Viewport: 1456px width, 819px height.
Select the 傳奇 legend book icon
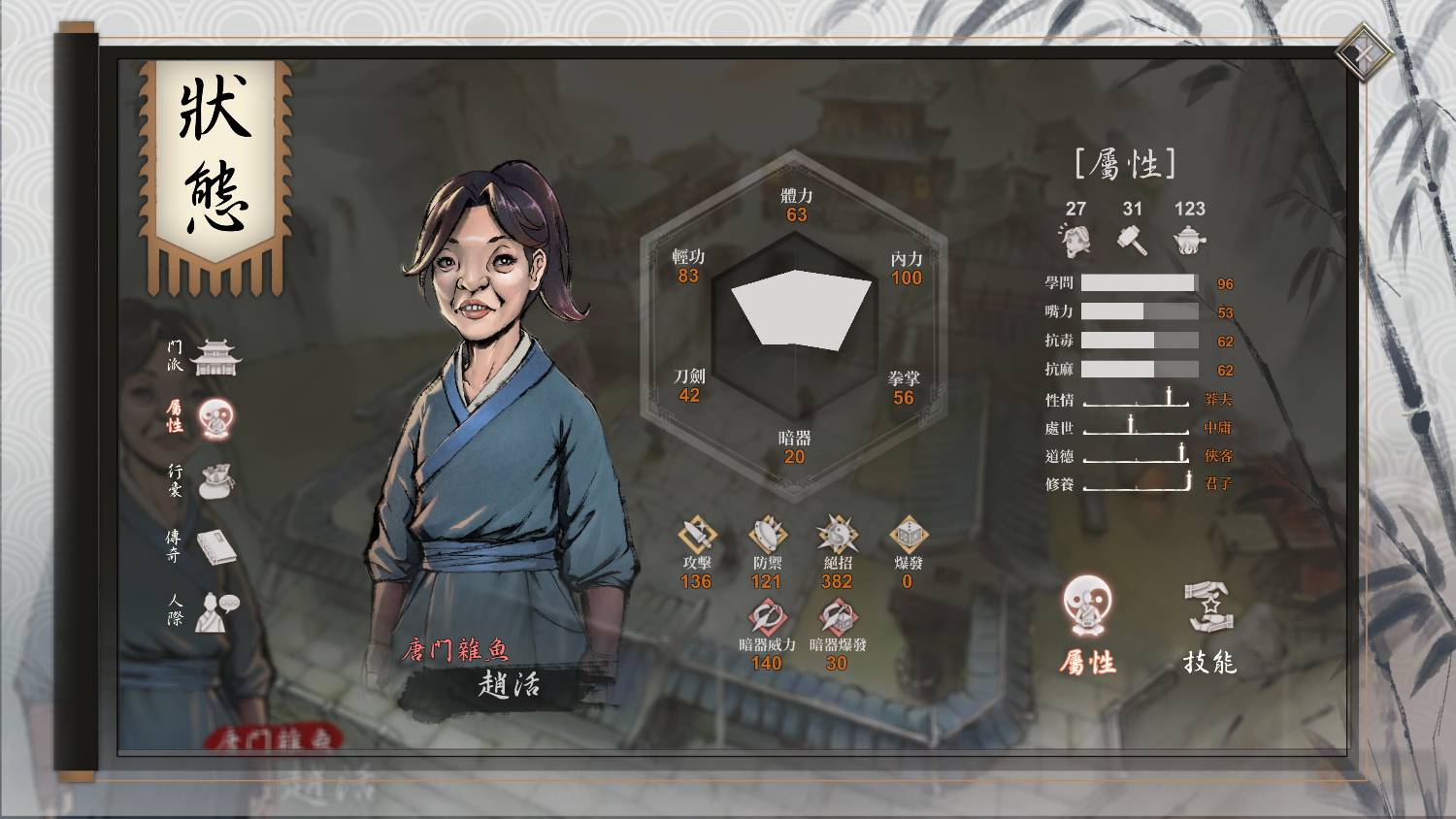coord(215,547)
